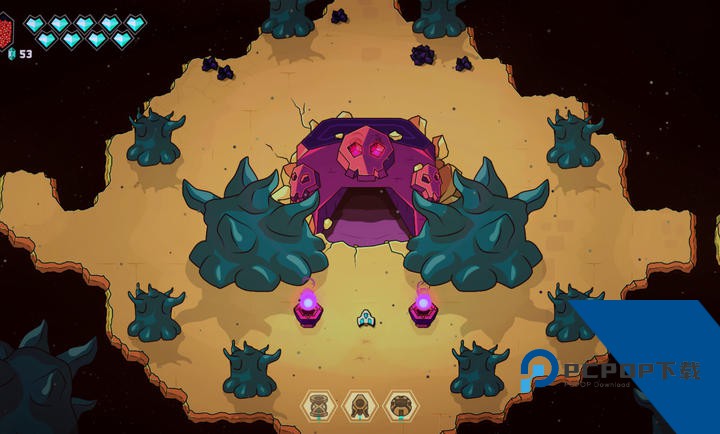Click the red hexagon gauge icon

[6, 28]
